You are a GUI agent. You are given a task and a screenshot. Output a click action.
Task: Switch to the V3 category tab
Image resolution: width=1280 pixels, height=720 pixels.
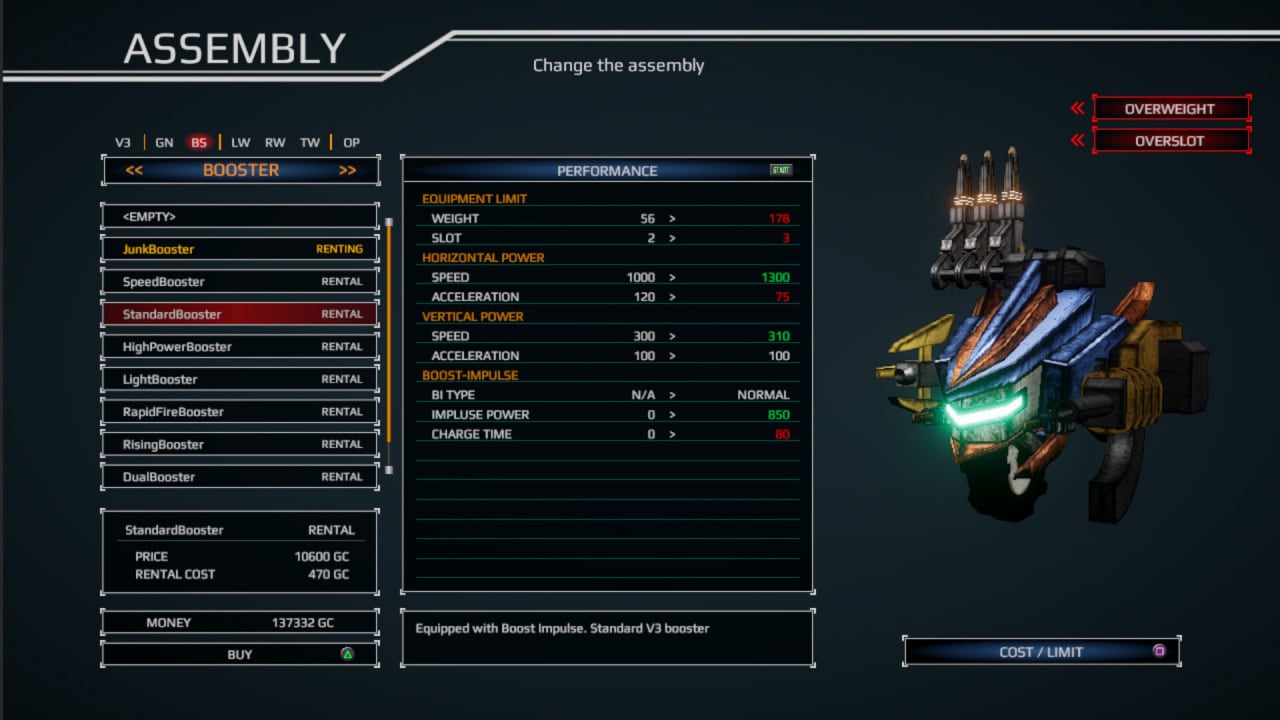pyautogui.click(x=123, y=143)
